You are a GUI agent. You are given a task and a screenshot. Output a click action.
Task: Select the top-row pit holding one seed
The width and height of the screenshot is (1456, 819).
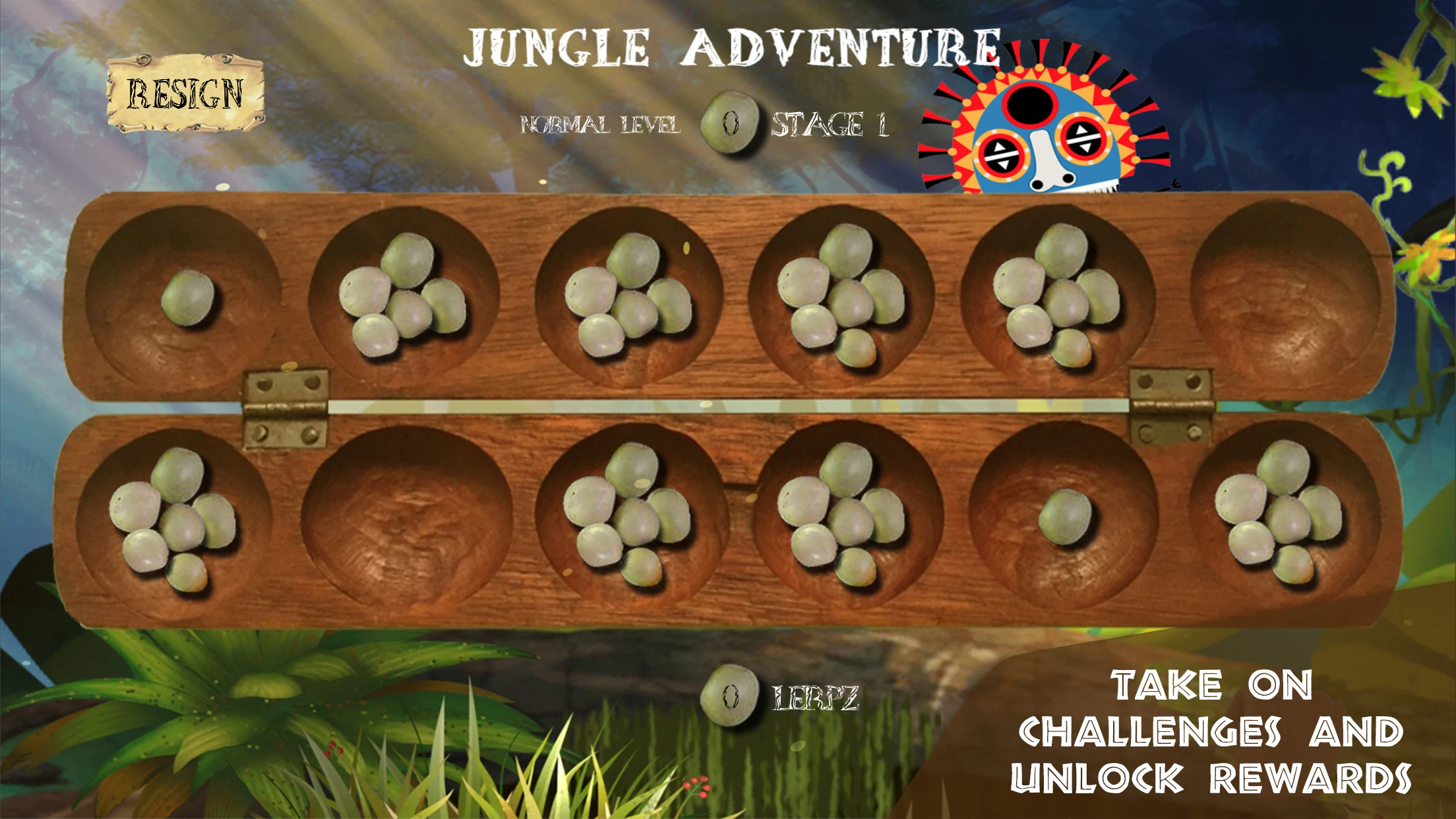(x=185, y=298)
